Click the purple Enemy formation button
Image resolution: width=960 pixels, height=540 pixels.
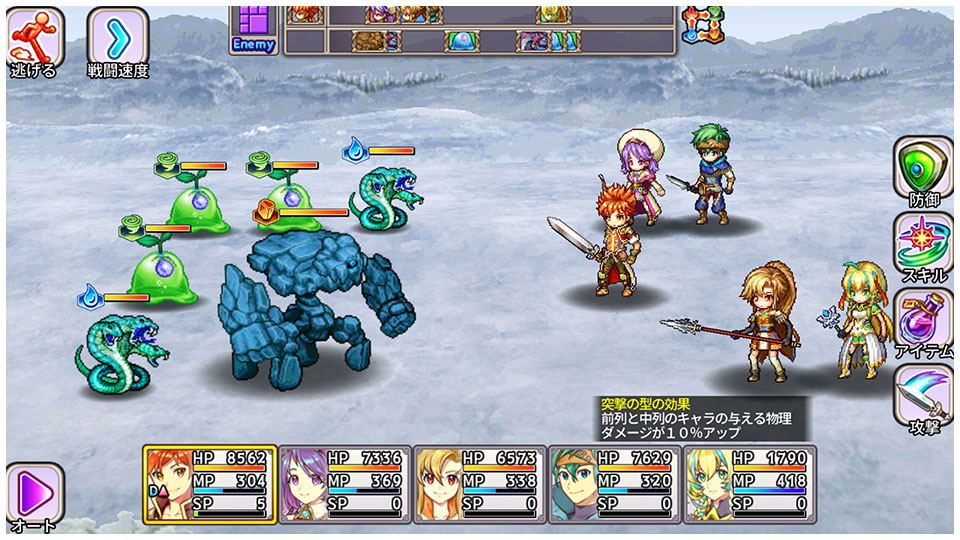[254, 28]
